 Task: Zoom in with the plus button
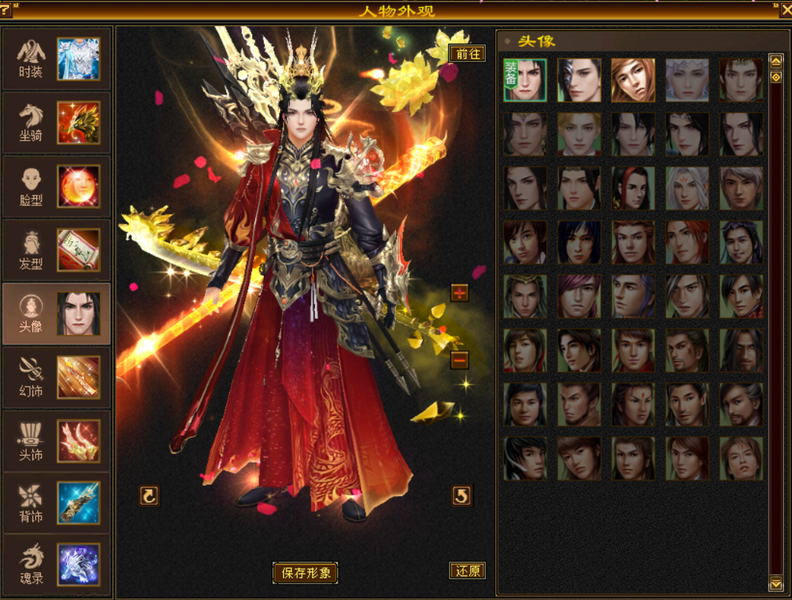pyautogui.click(x=460, y=293)
